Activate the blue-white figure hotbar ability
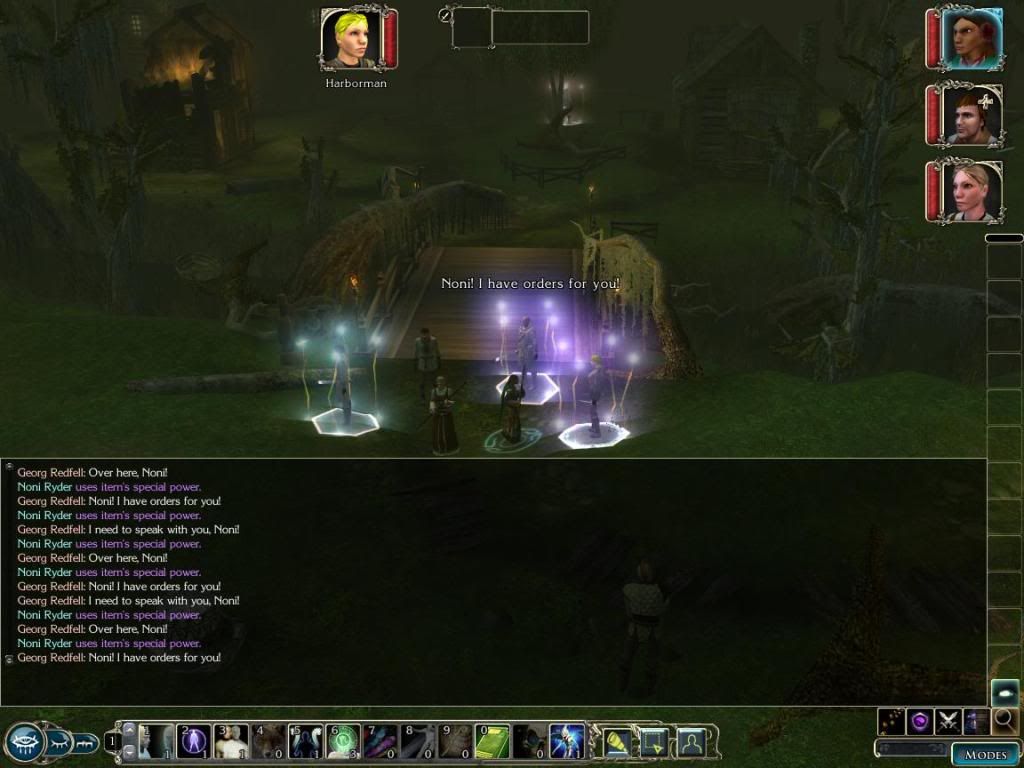The image size is (1024, 768). pyautogui.click(x=567, y=742)
